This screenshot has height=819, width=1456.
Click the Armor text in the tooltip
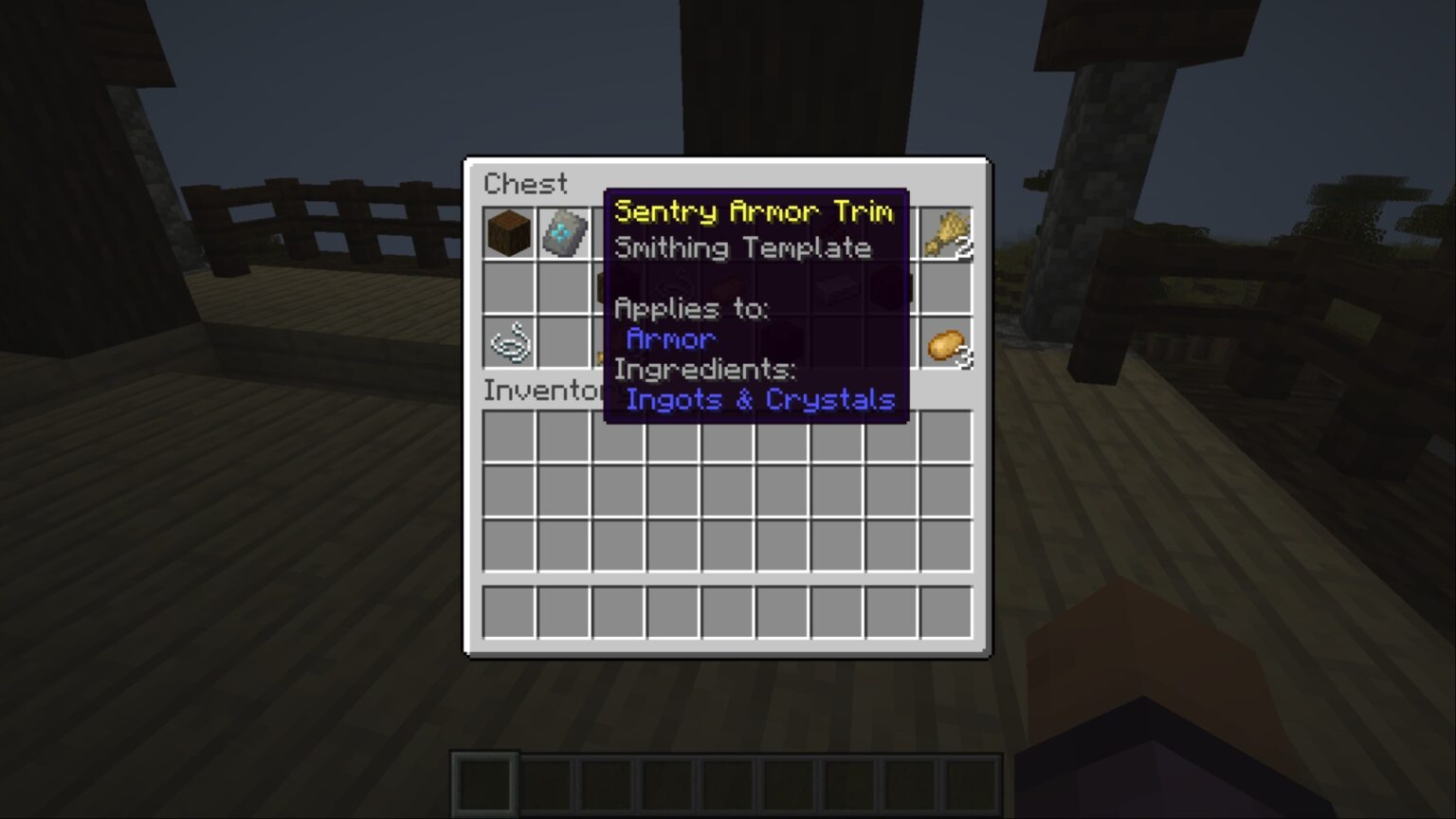[x=669, y=338]
